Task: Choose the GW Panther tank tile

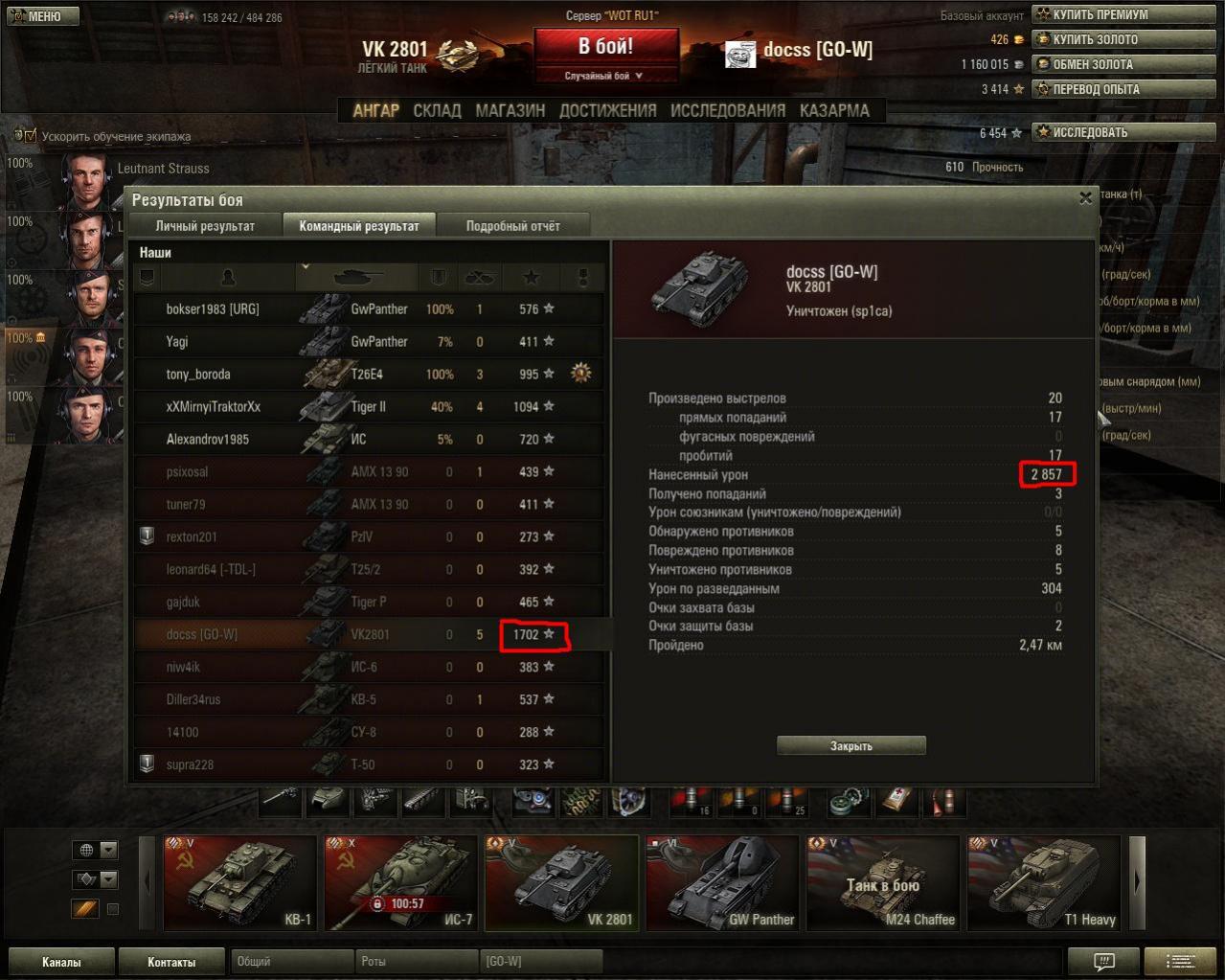Action: (722, 882)
